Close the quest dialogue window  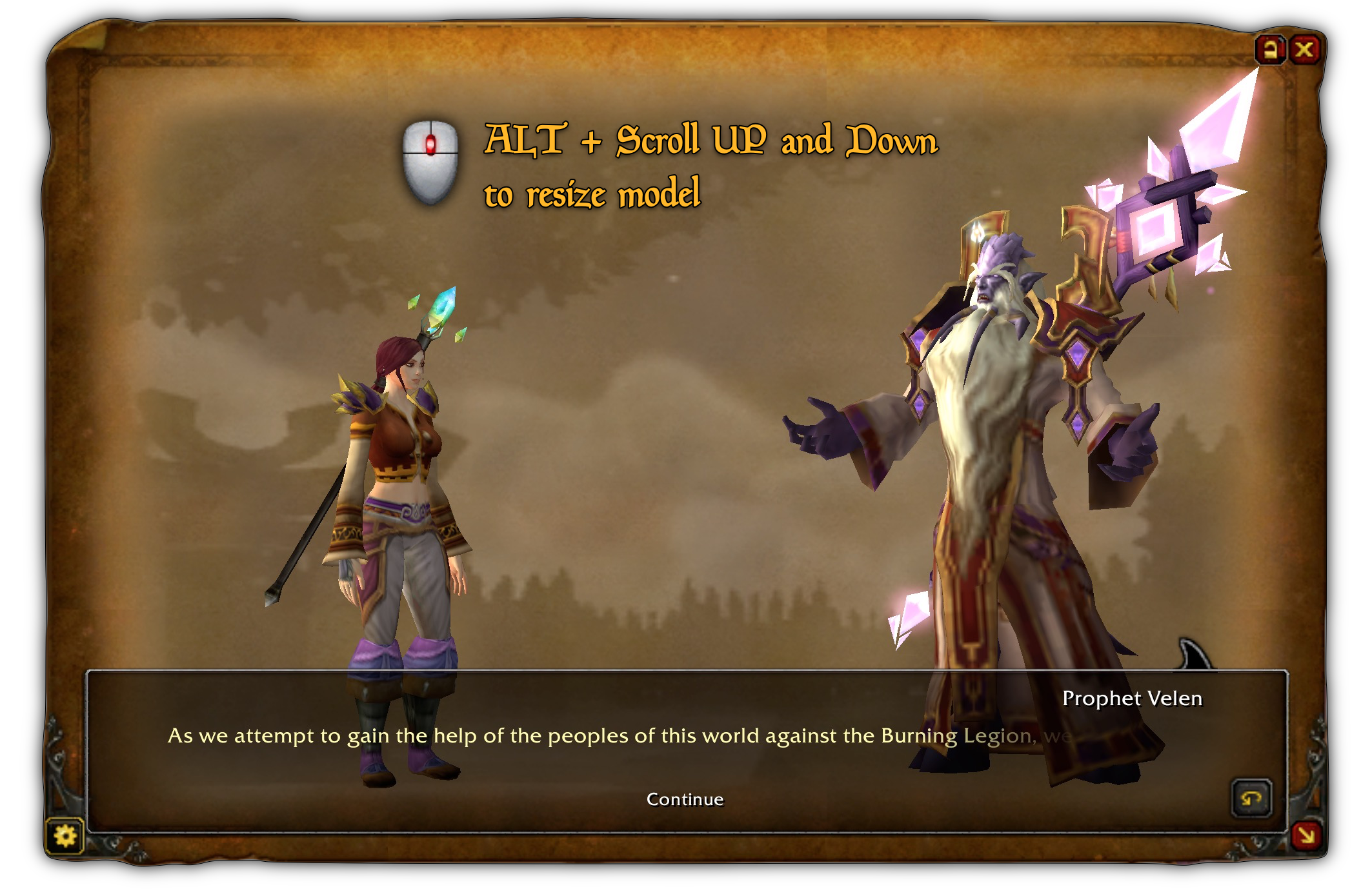[x=1304, y=50]
